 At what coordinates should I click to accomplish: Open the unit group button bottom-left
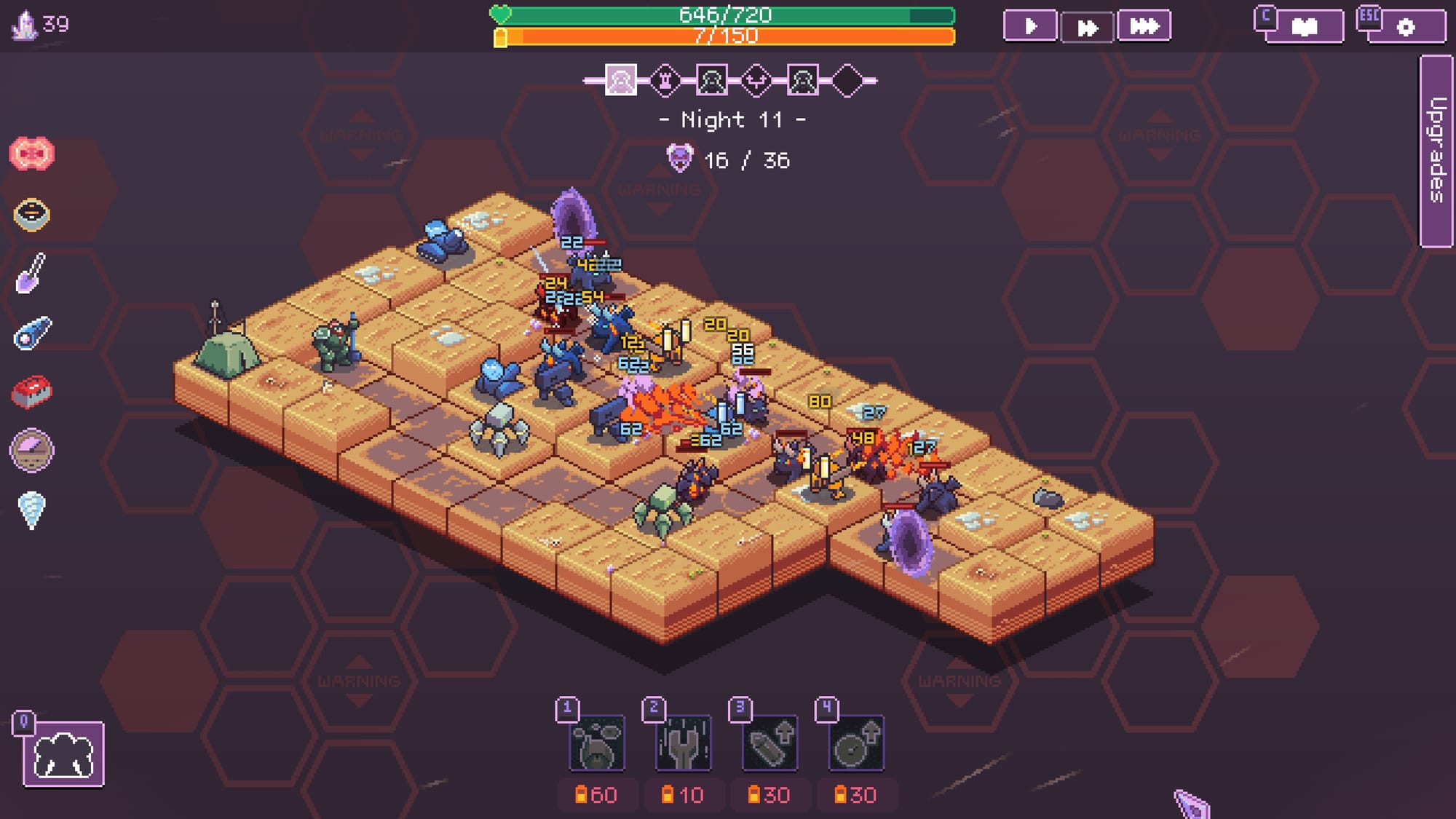pyautogui.click(x=63, y=754)
